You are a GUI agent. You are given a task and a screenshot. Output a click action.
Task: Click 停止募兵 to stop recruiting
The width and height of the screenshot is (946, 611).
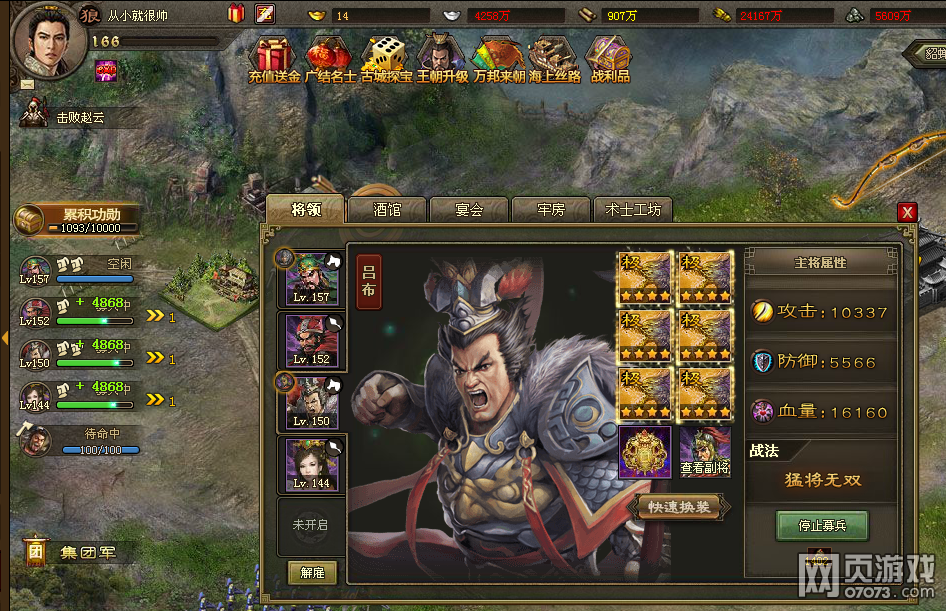(822, 526)
